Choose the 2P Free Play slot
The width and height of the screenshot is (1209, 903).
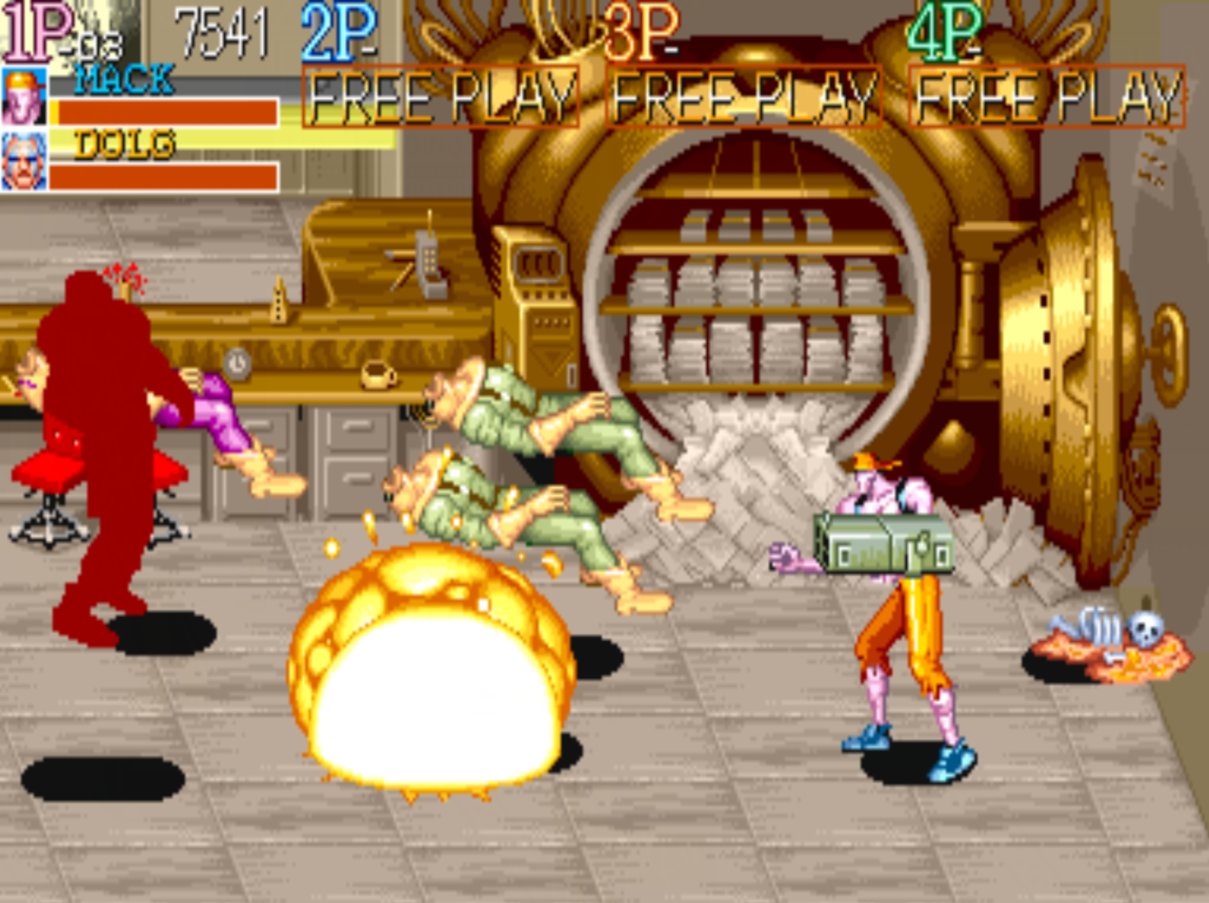pos(440,97)
